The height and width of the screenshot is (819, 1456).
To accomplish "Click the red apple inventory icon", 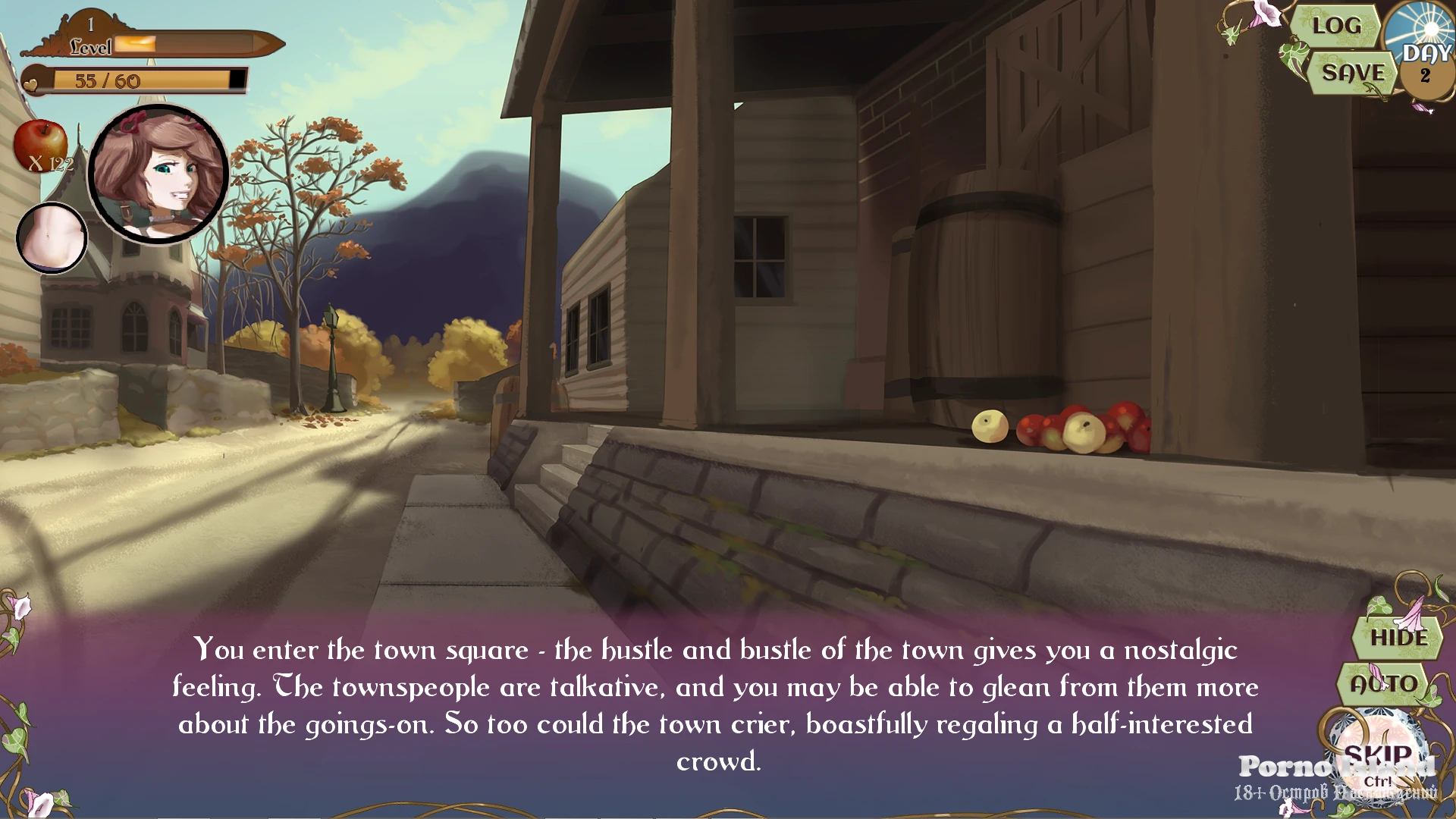I will (41, 144).
